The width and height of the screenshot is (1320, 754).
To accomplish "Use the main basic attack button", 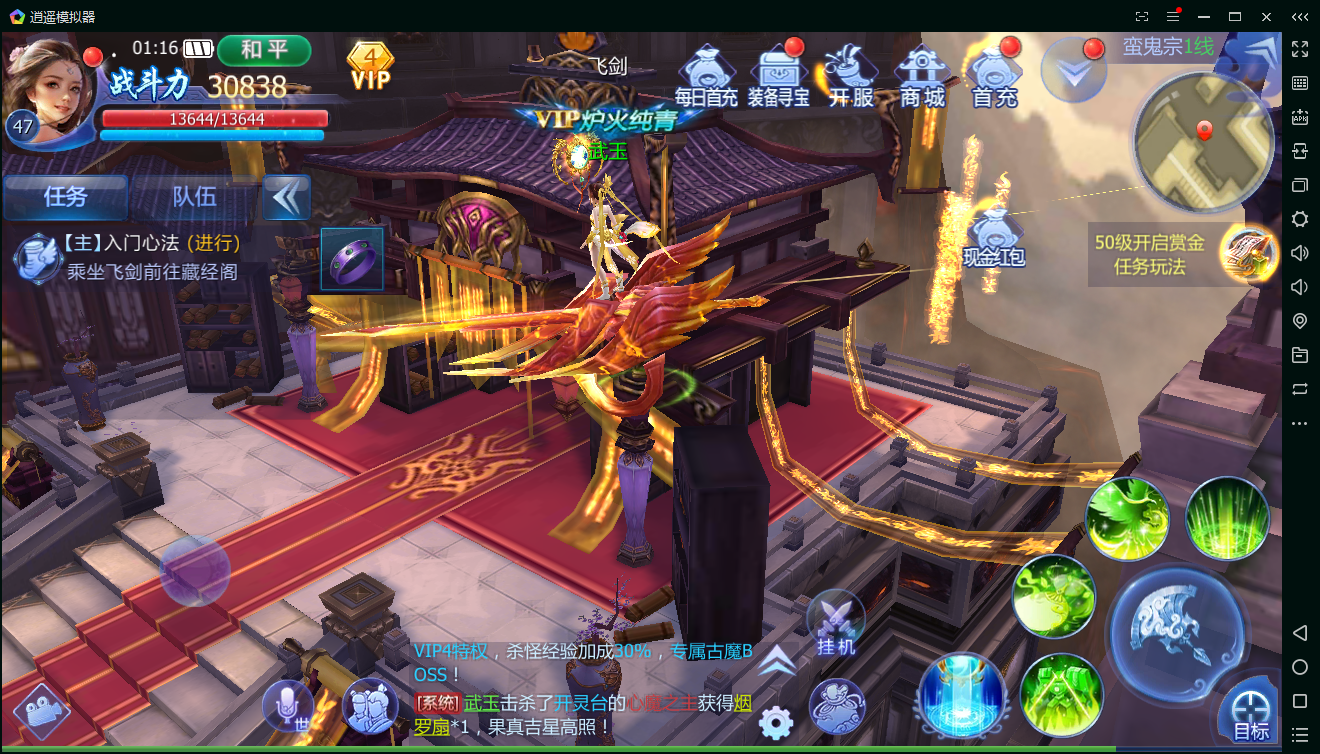I will (x=1177, y=628).
